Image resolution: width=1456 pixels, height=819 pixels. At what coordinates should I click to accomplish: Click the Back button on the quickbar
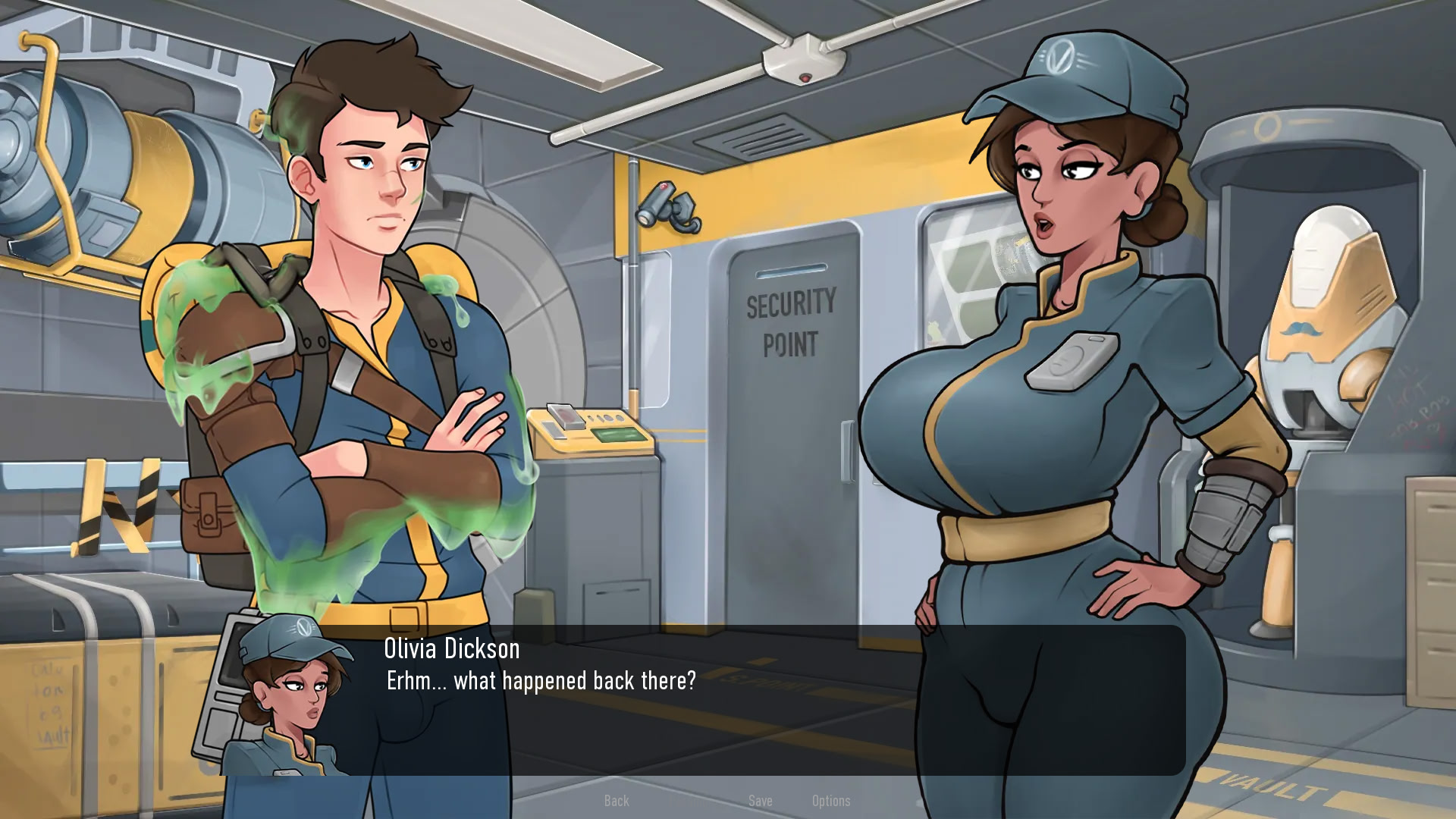click(x=617, y=801)
